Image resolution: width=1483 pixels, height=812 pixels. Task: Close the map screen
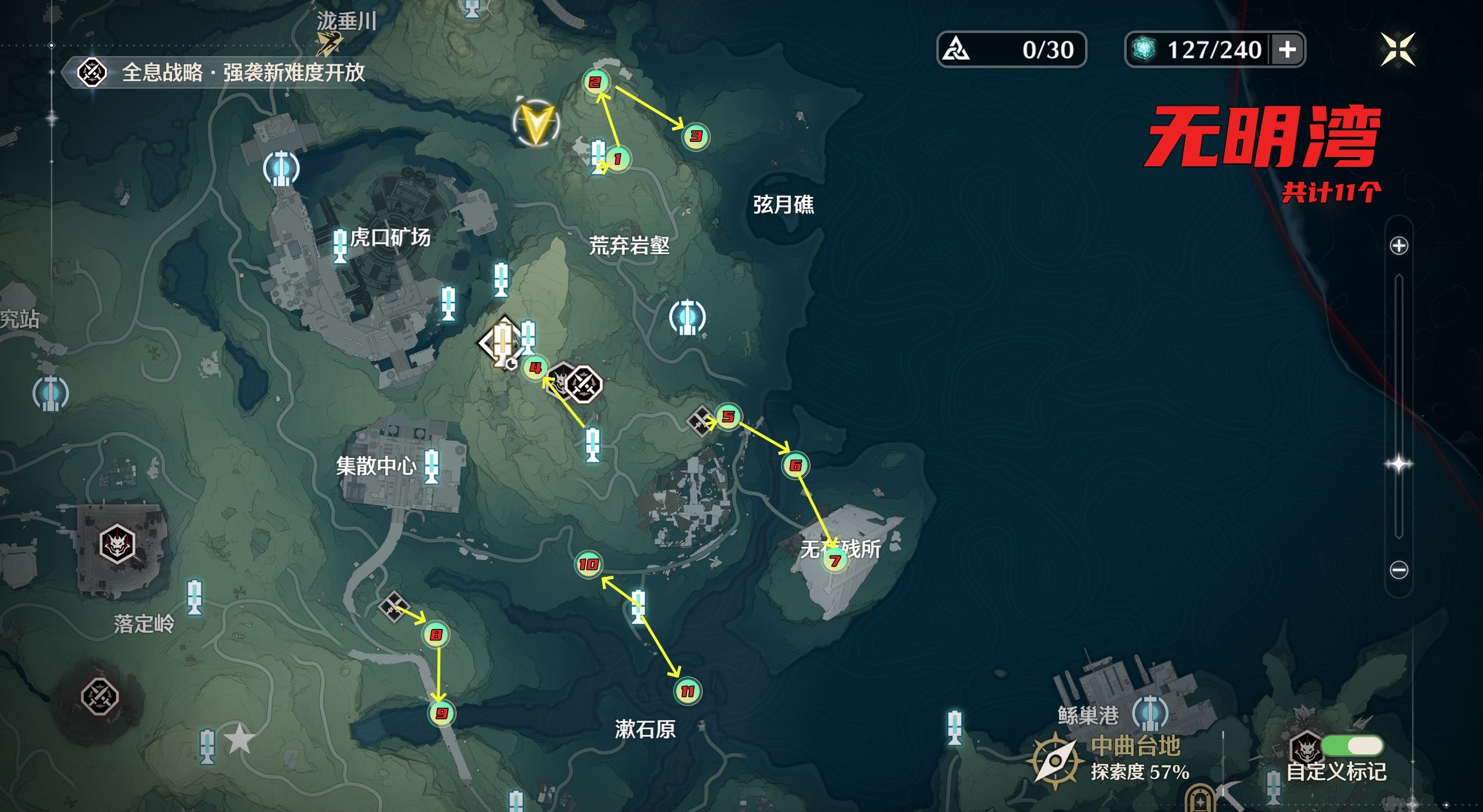pyautogui.click(x=1397, y=50)
